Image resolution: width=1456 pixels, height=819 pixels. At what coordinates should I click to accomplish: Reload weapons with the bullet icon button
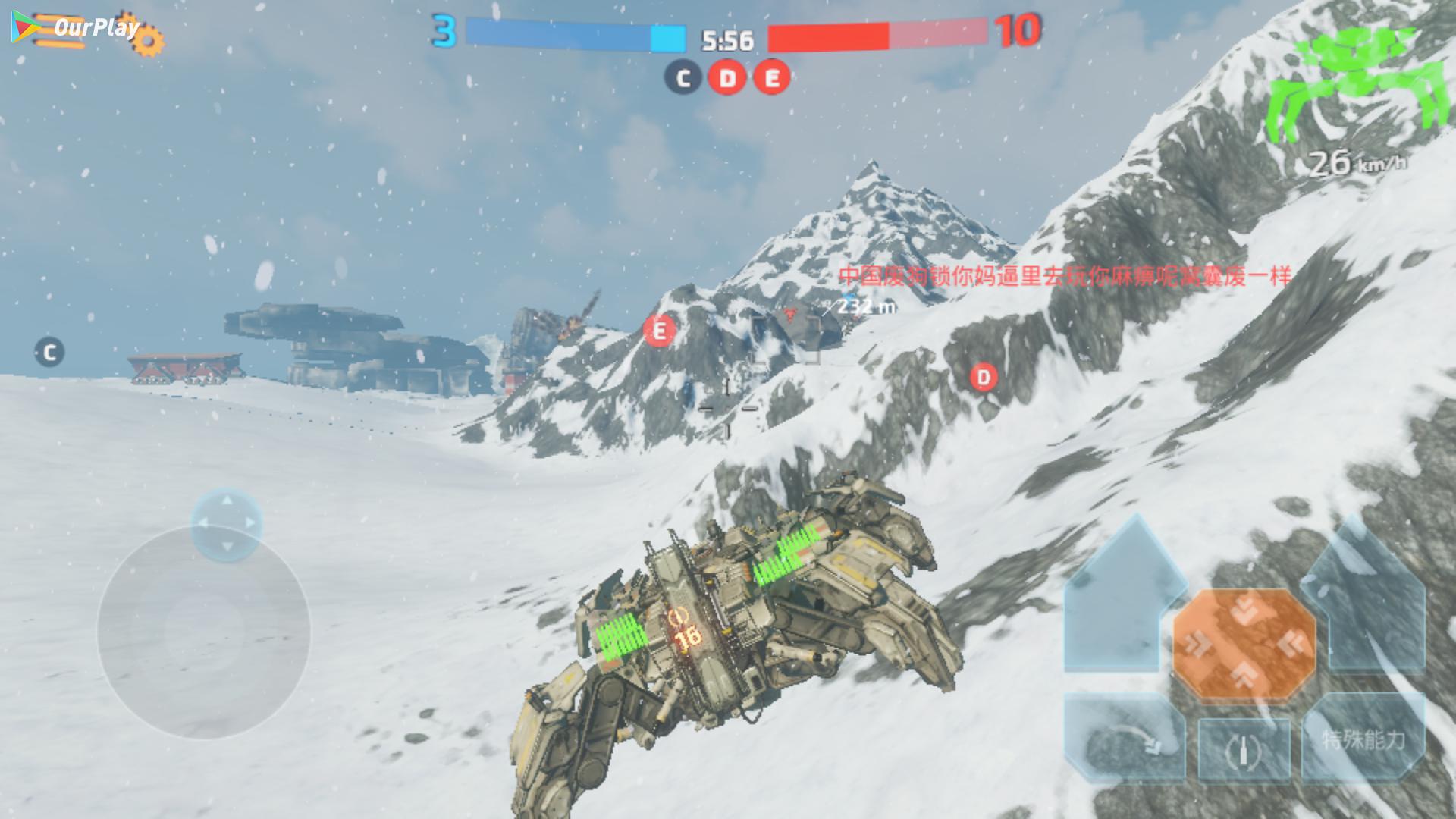[1244, 749]
